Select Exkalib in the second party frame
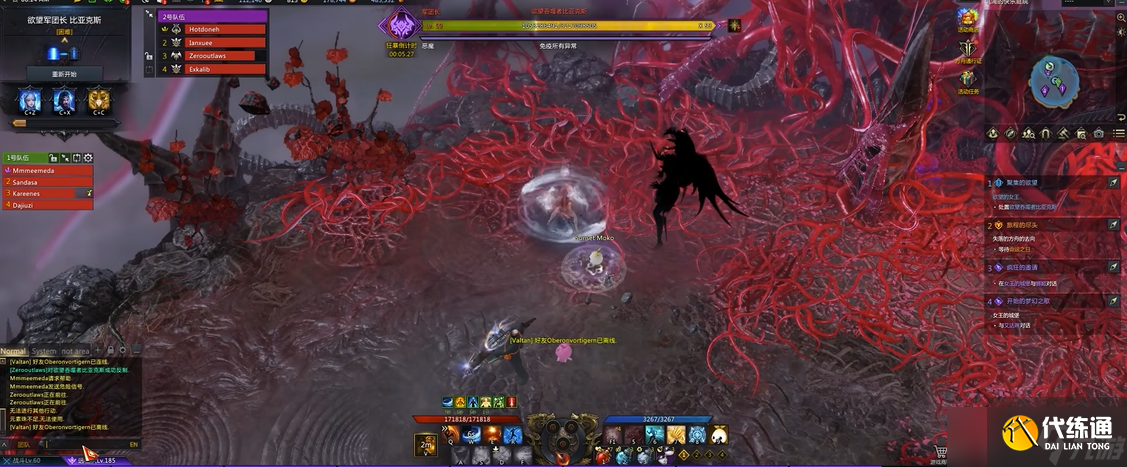Screen dimensions: 1127x467 click(226, 69)
